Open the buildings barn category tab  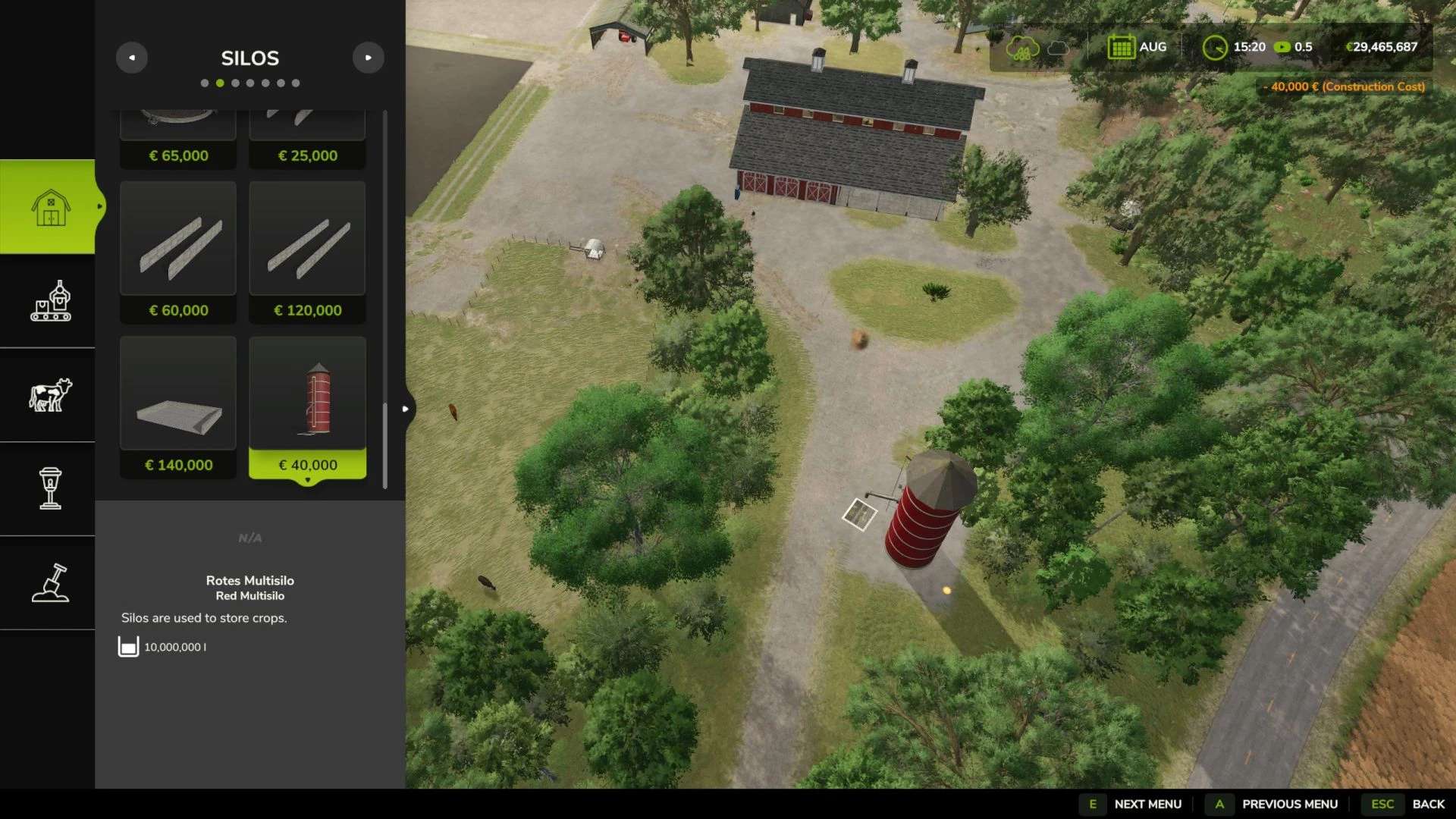click(x=50, y=207)
